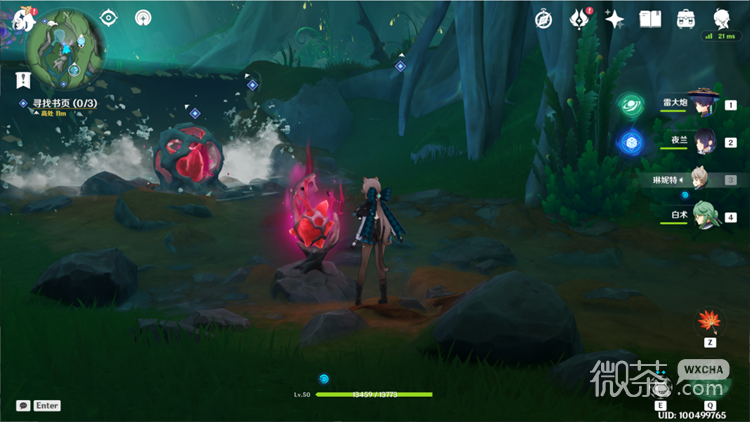Click the target crosshair icon beside minimap

(110, 18)
